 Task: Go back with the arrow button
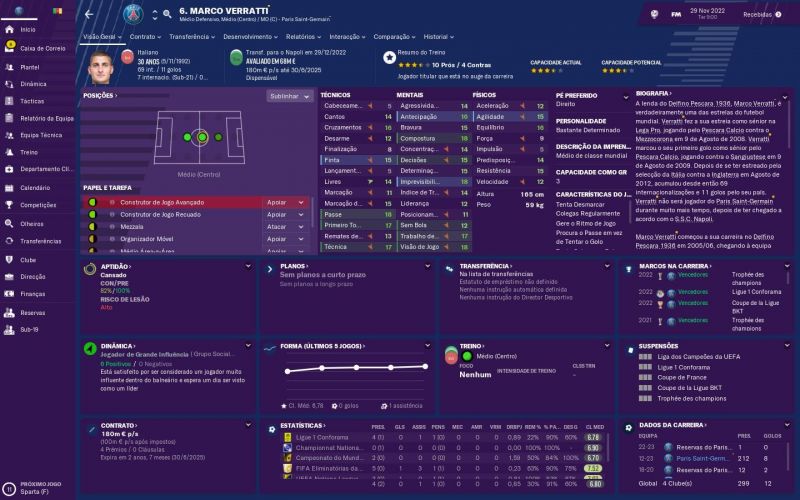[89, 15]
